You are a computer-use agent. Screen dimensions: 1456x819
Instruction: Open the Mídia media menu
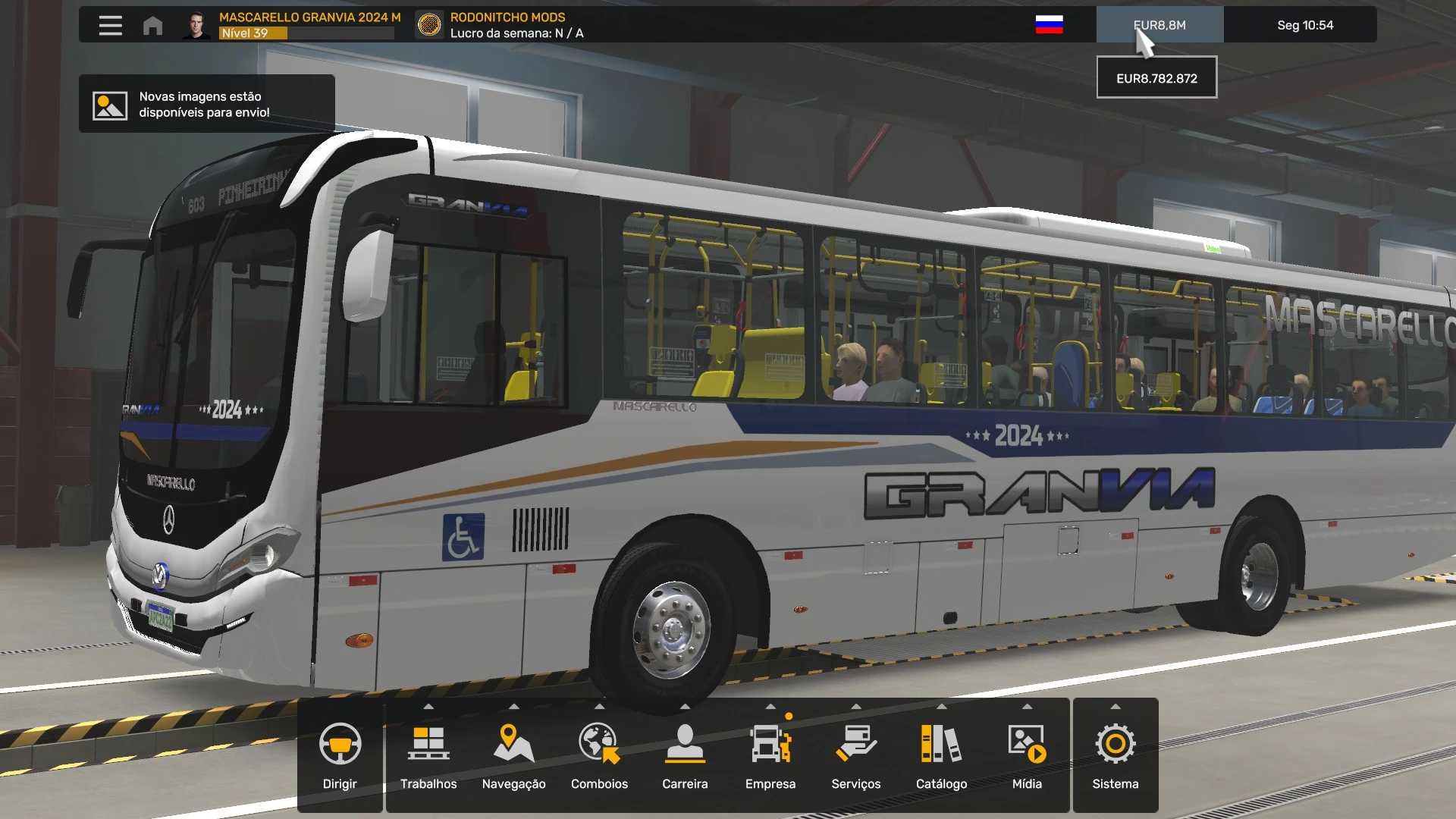pyautogui.click(x=1027, y=755)
